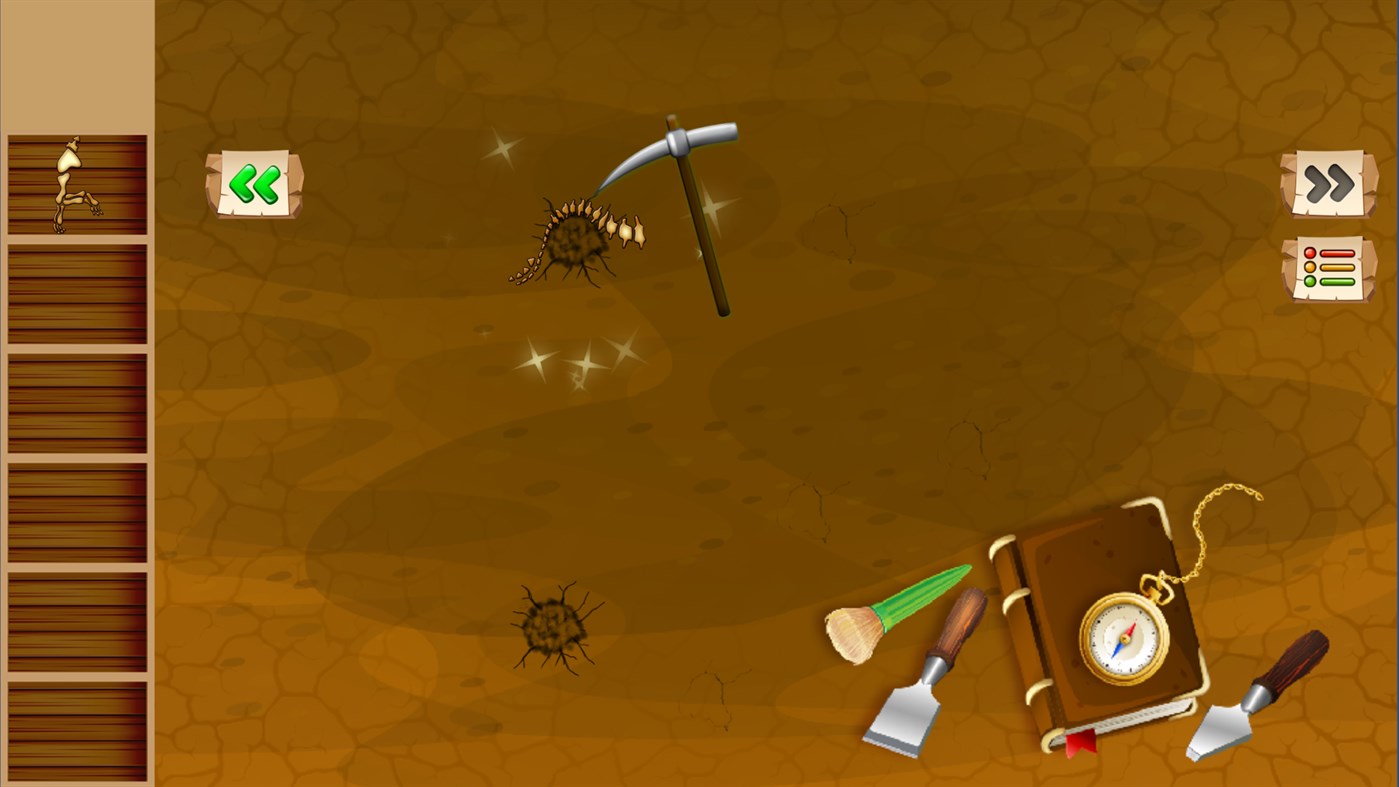Screen dimensions: 1399x787
Task: Click the bottom slot of the bone shelf
Action: [77, 730]
